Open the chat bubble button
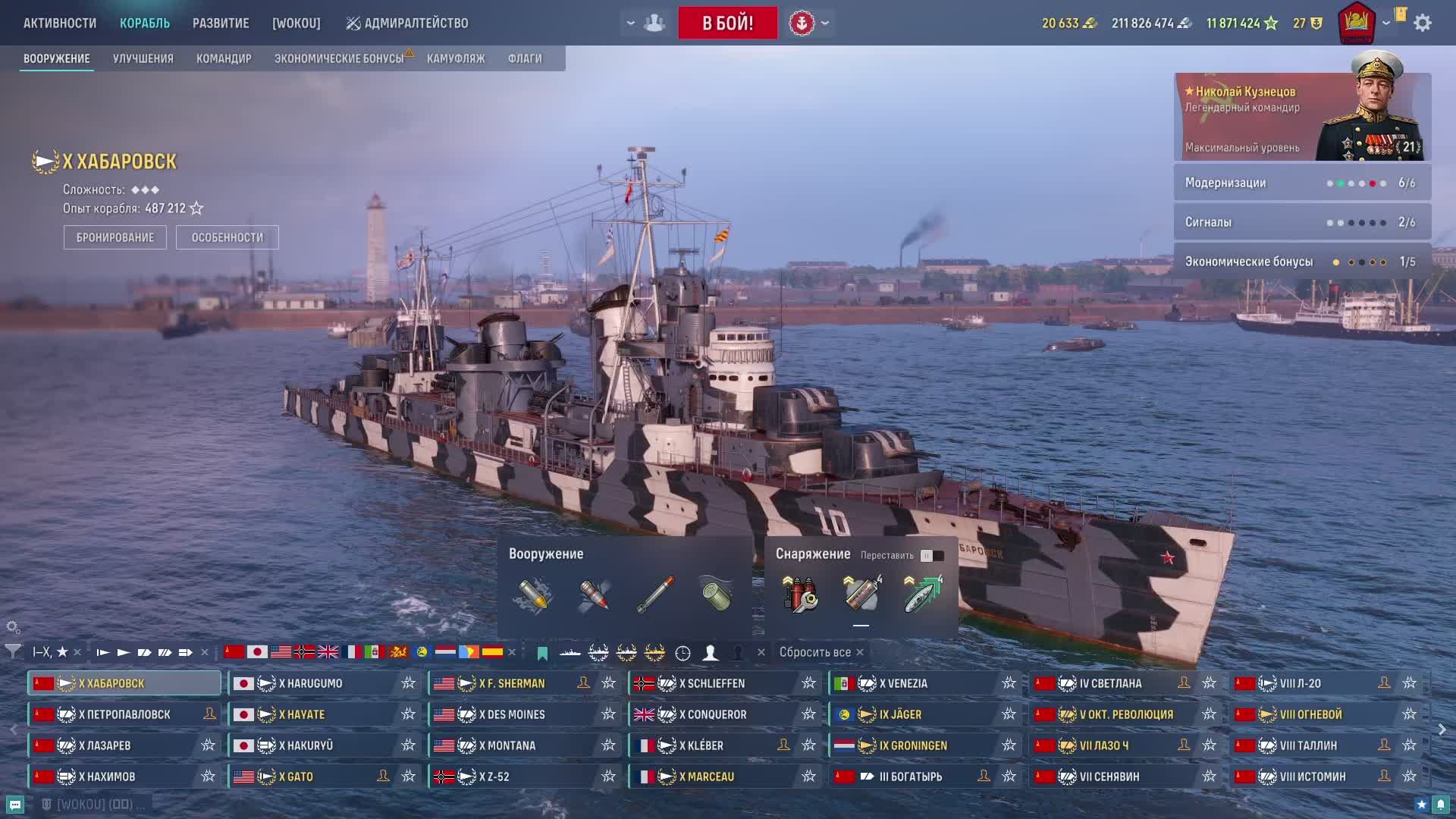This screenshot has height=819, width=1456. coord(15,805)
